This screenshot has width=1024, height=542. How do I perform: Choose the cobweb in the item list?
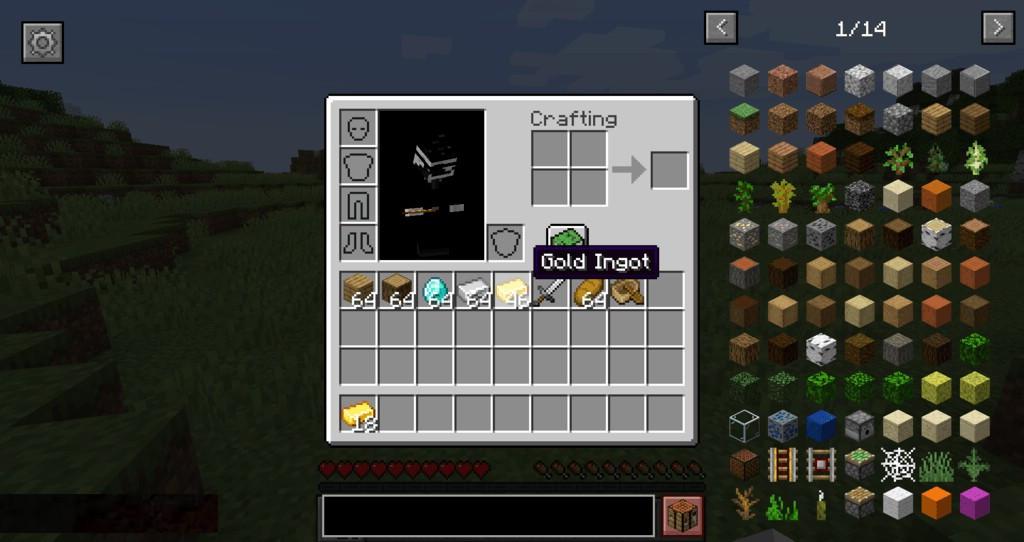pyautogui.click(x=897, y=464)
